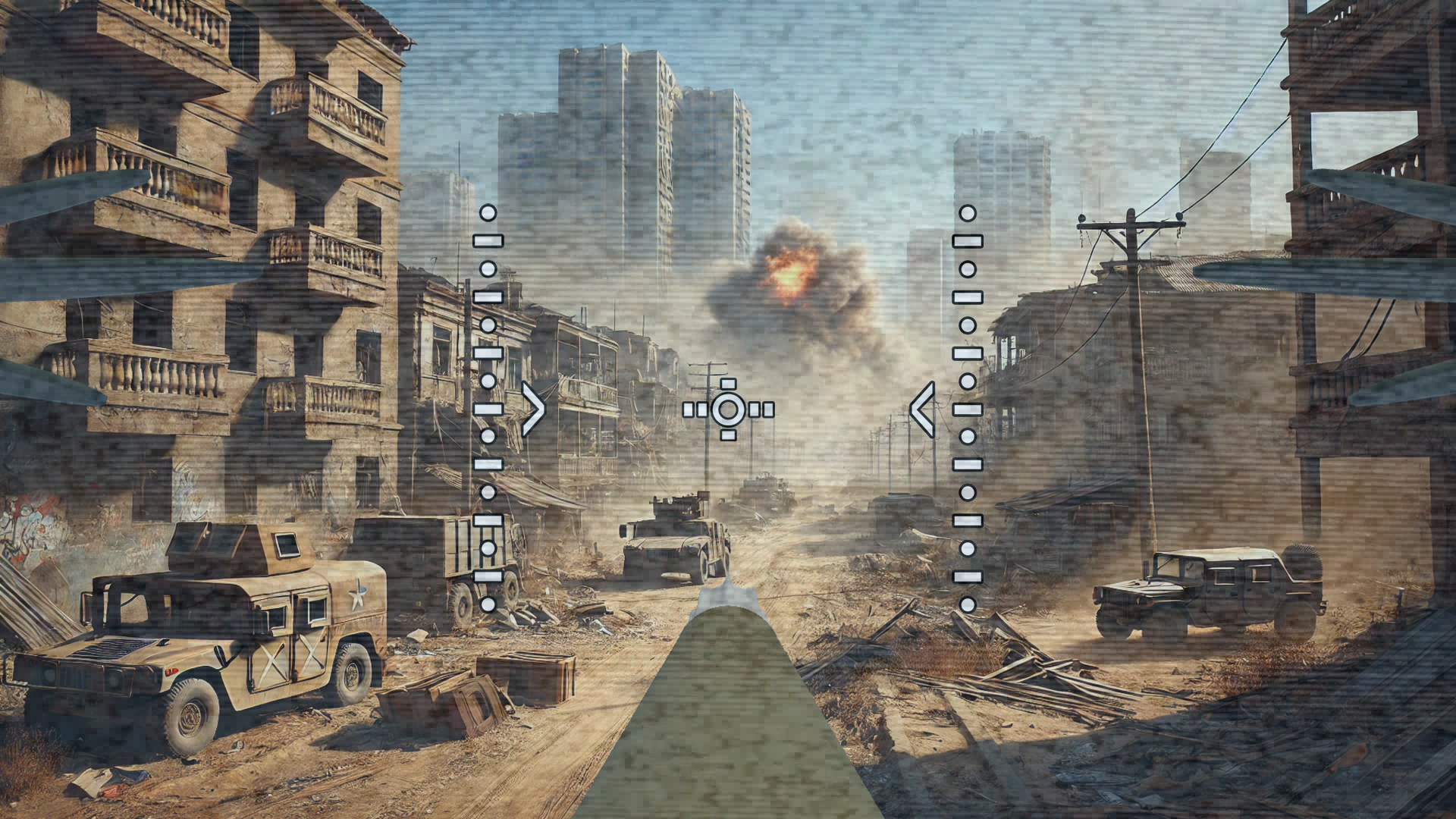Select the left ladder indicator column

point(488,409)
